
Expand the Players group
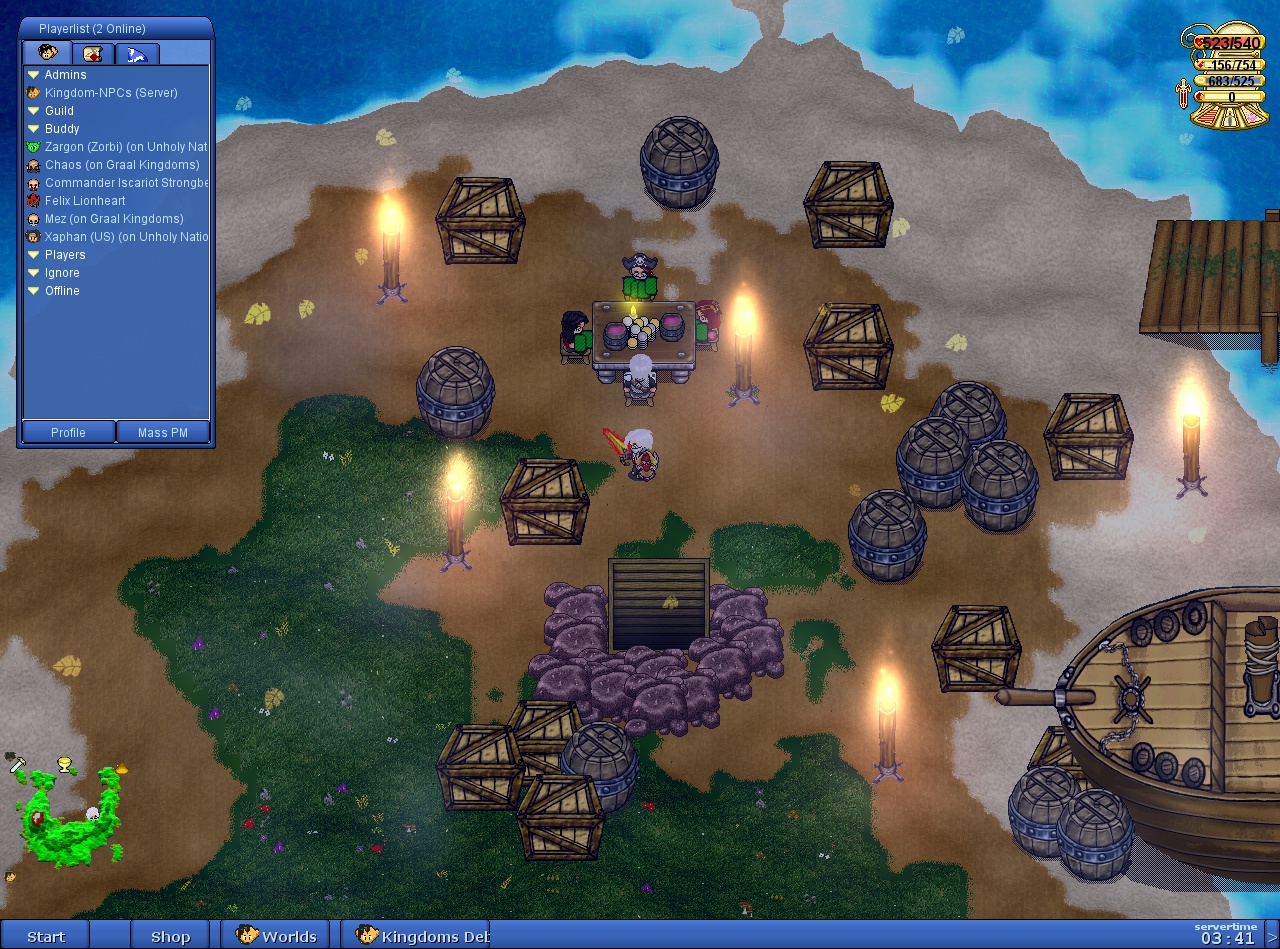[x=34, y=255]
